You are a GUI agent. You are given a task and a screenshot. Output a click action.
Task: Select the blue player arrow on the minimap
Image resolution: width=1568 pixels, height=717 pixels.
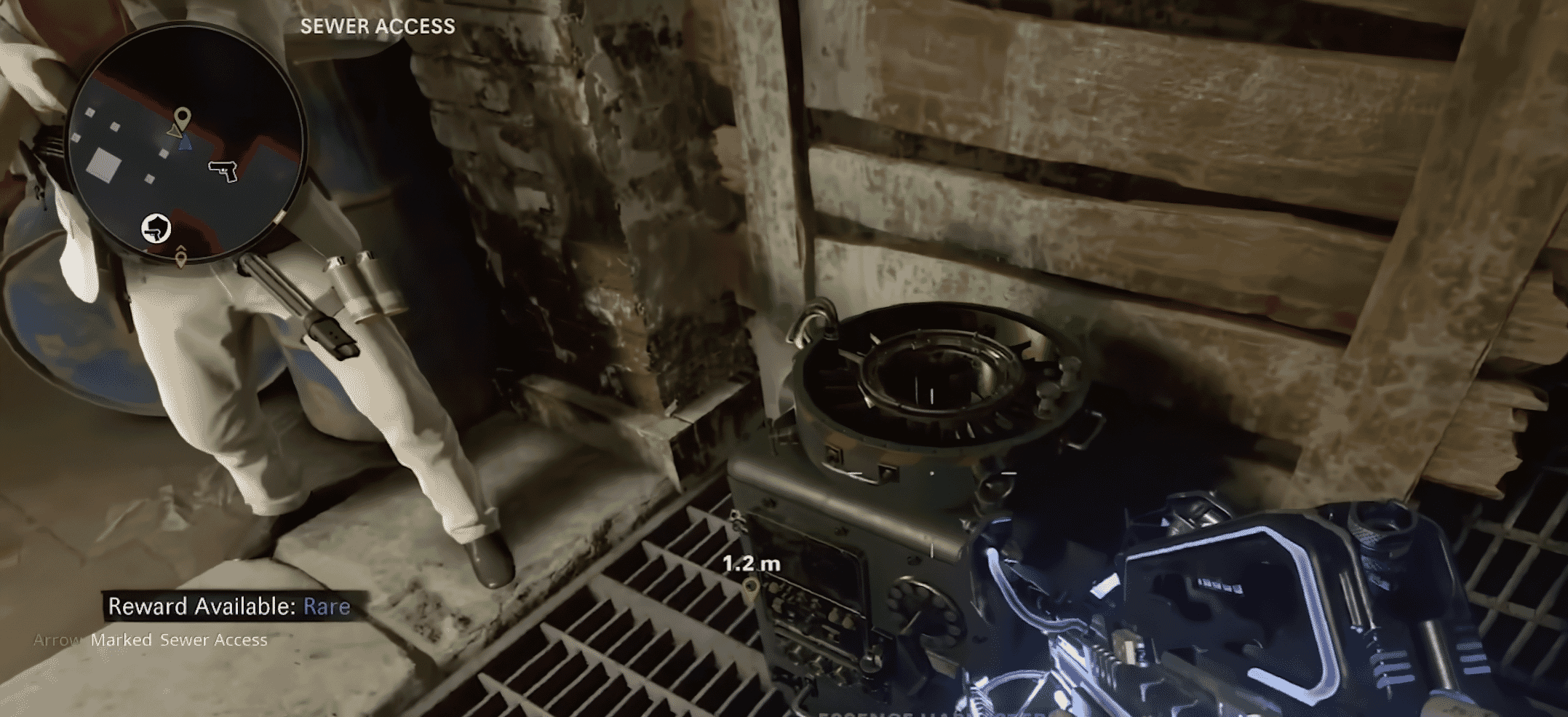184,143
